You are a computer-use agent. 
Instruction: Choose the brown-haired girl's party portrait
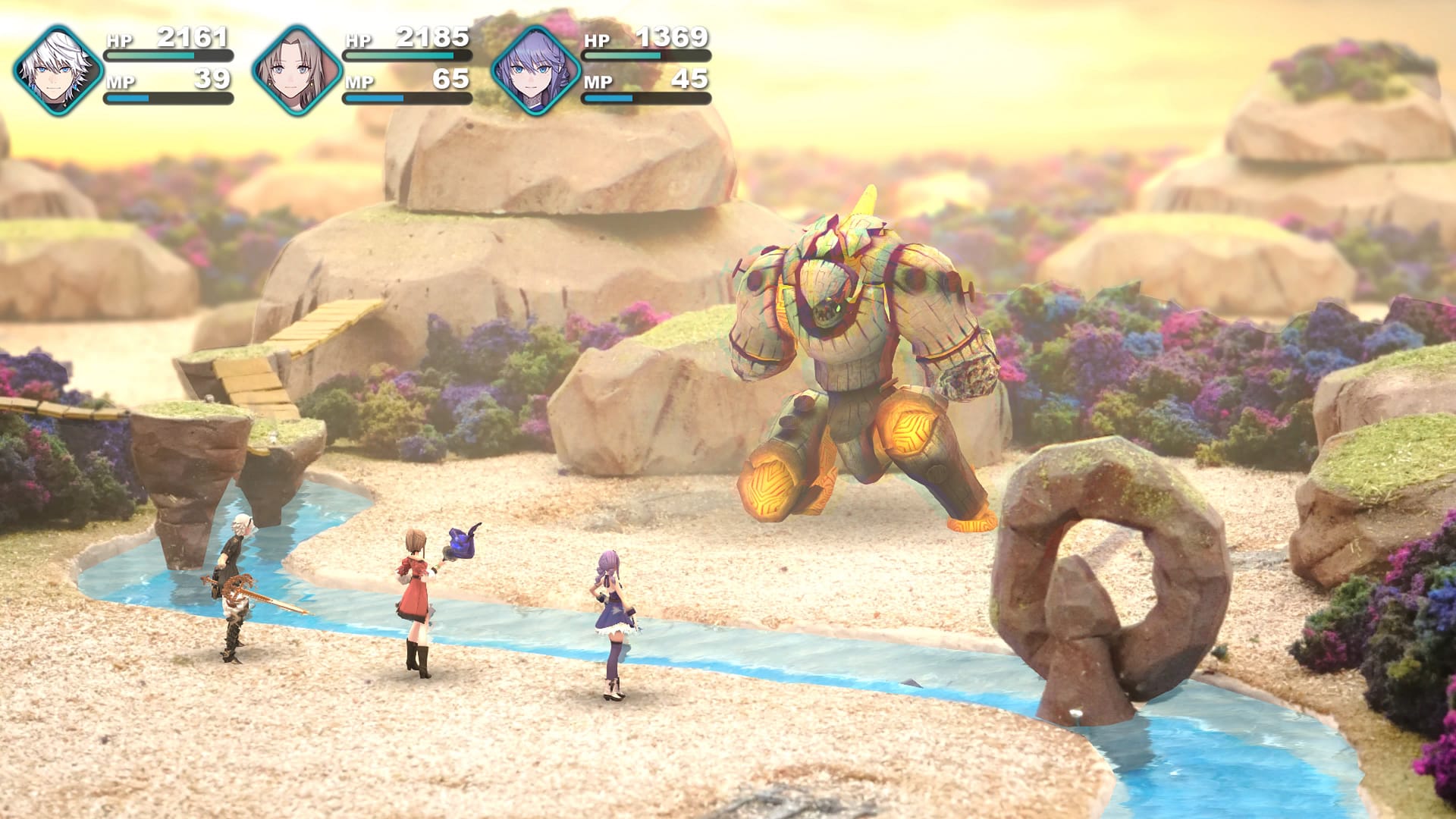[297, 71]
